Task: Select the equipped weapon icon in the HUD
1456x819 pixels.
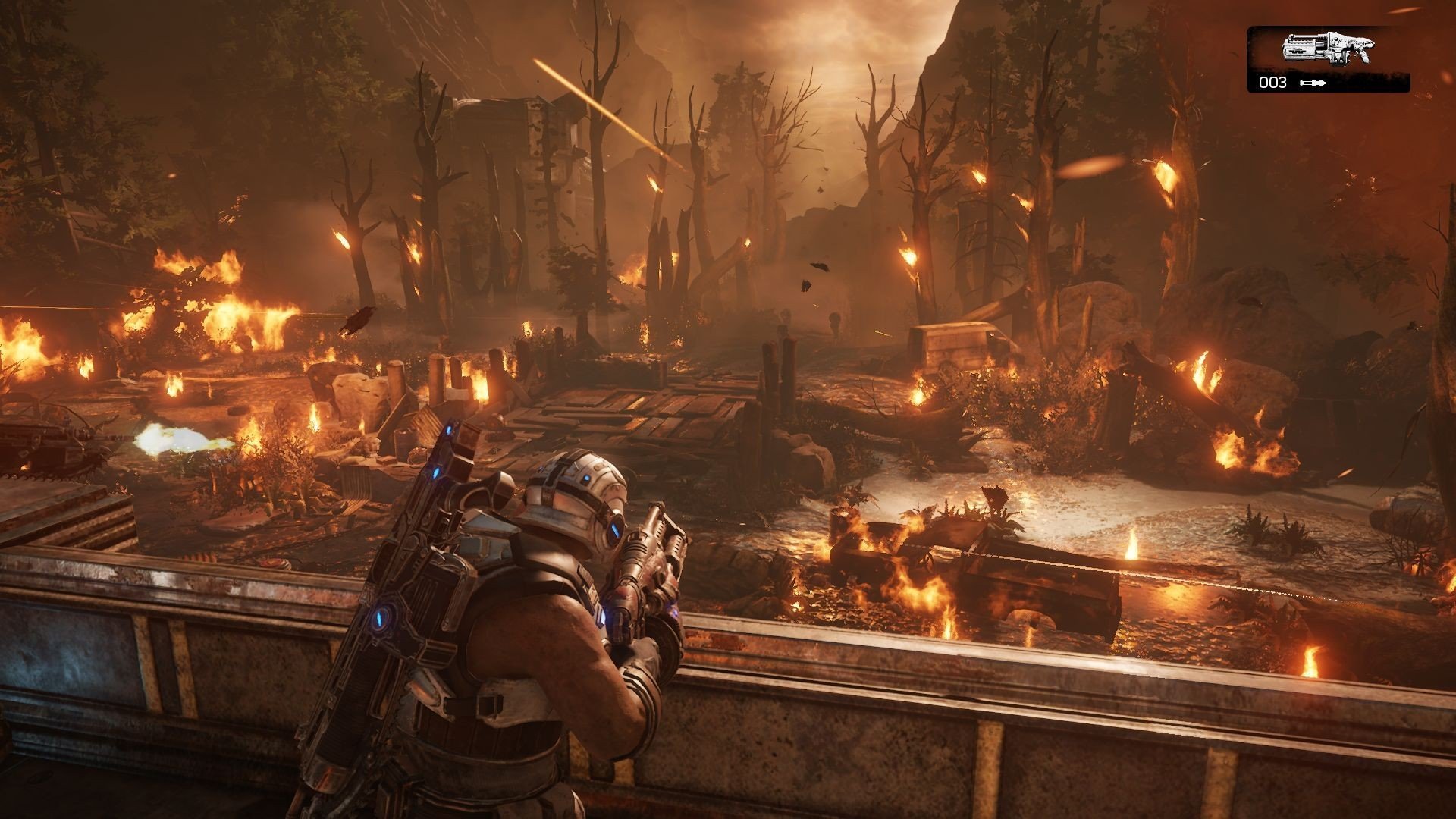Action: 1326,51
